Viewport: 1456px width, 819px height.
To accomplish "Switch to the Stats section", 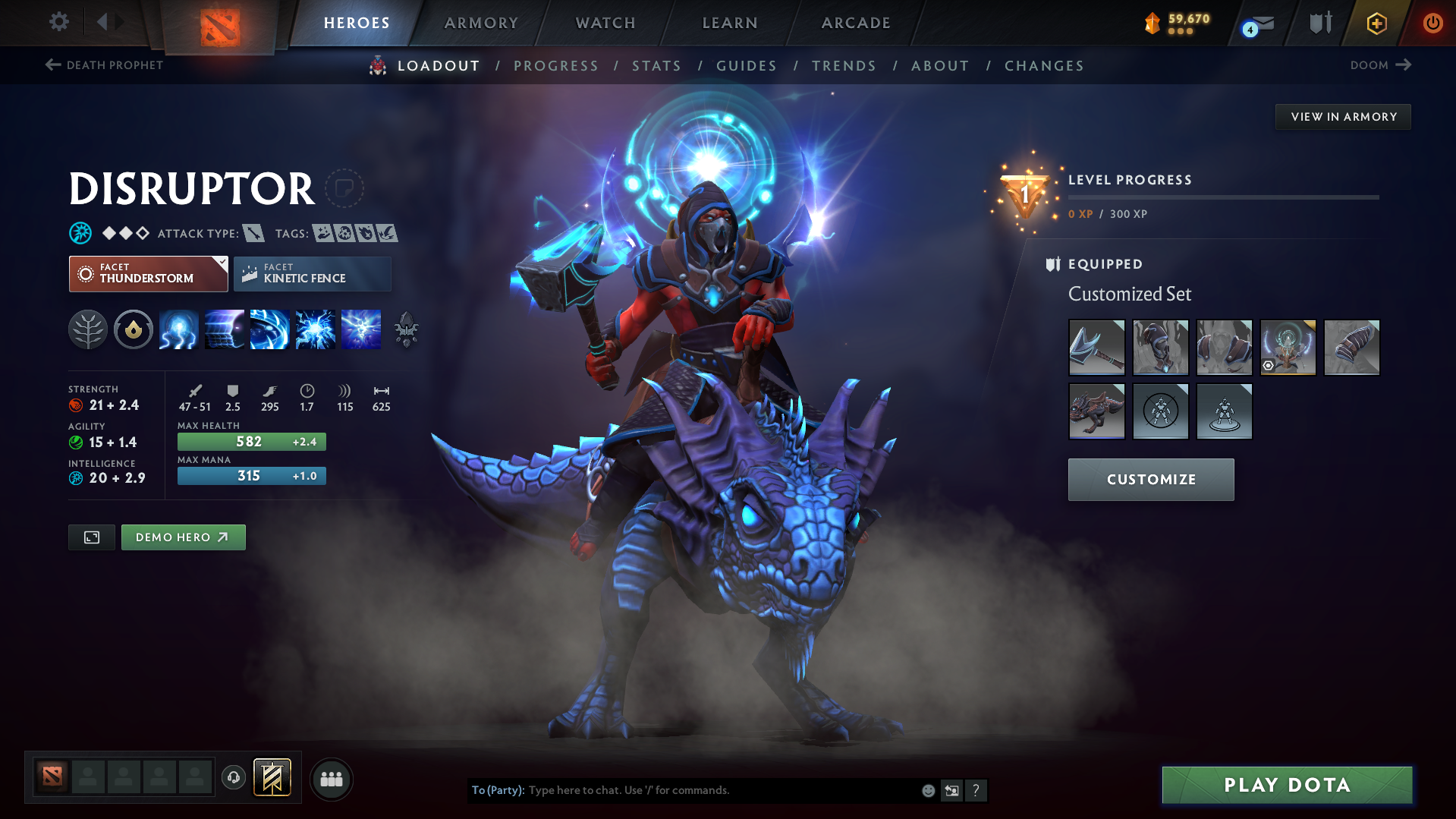I will [x=656, y=66].
